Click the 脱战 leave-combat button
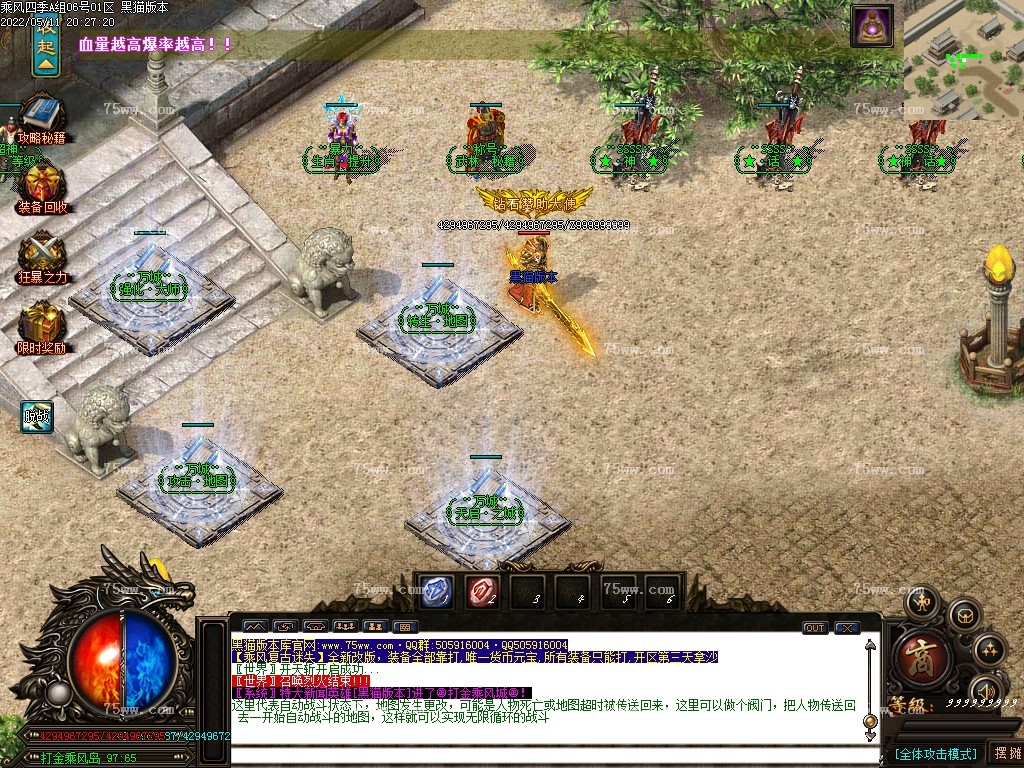1024x768 pixels. pyautogui.click(x=38, y=416)
